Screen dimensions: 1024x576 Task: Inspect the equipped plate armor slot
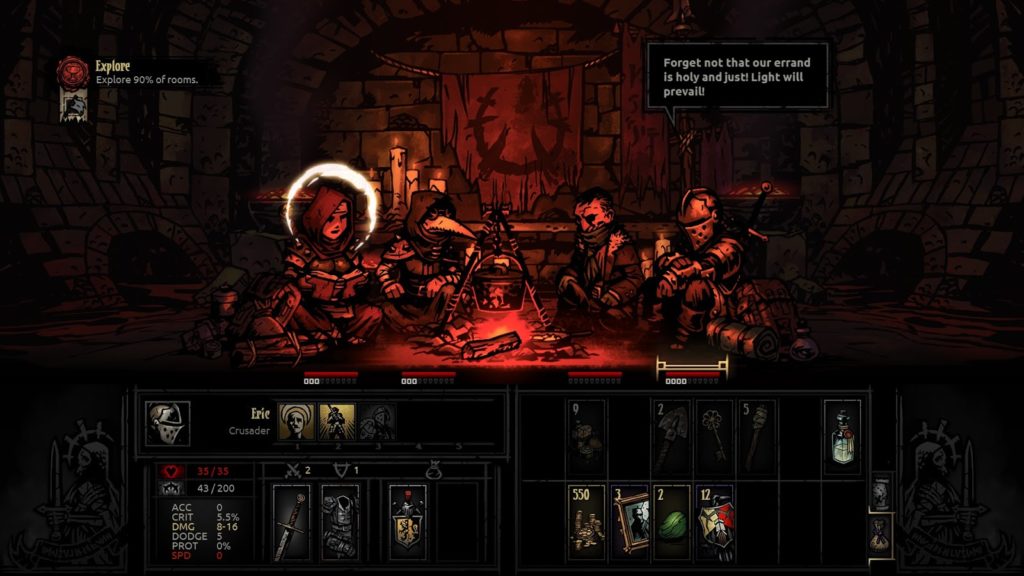(x=340, y=521)
